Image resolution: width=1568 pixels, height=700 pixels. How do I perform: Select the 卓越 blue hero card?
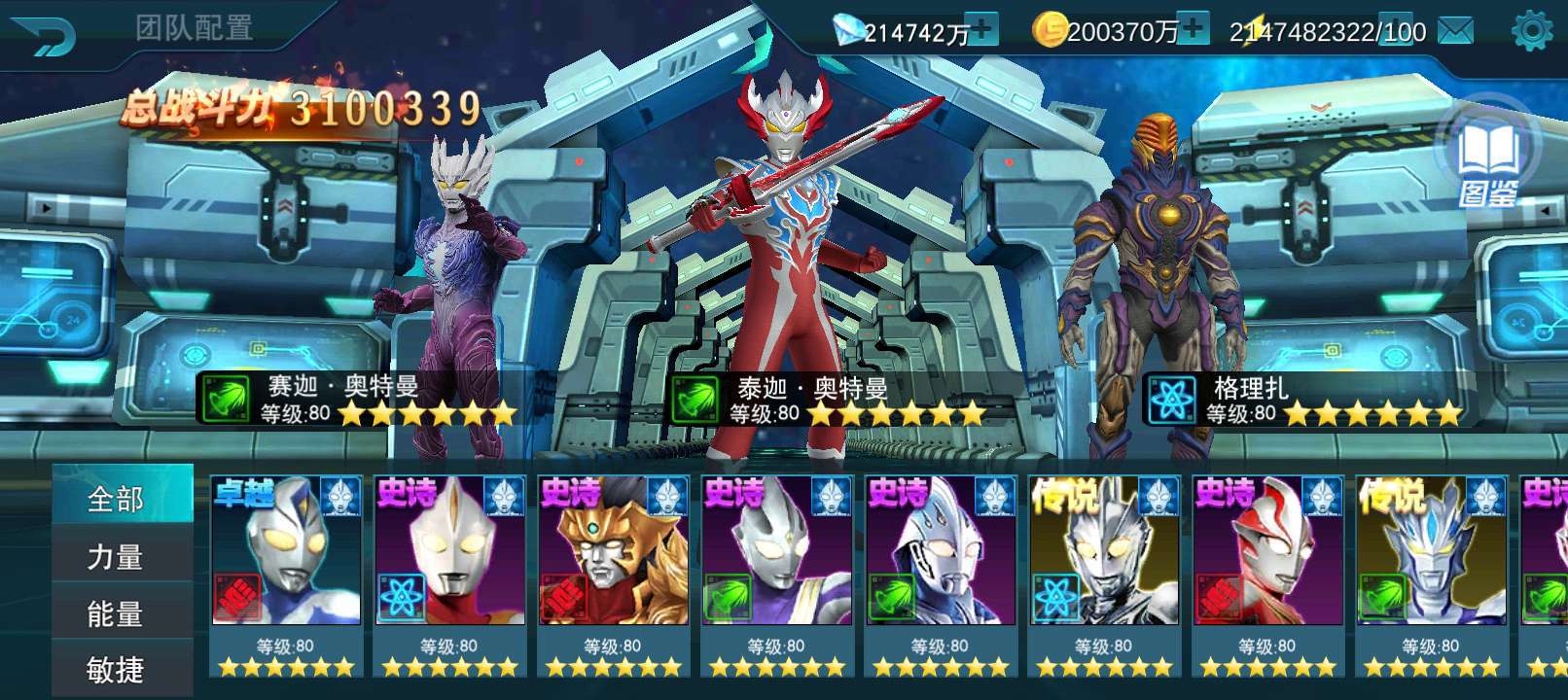coord(286,574)
